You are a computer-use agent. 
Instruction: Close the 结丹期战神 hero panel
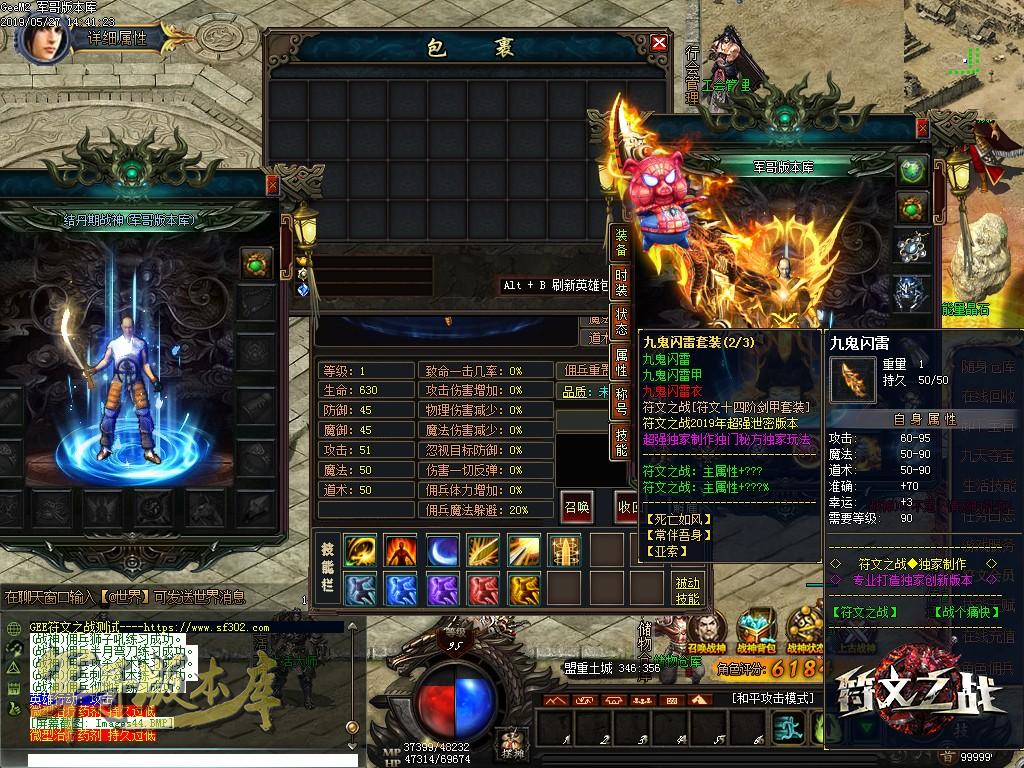272,185
